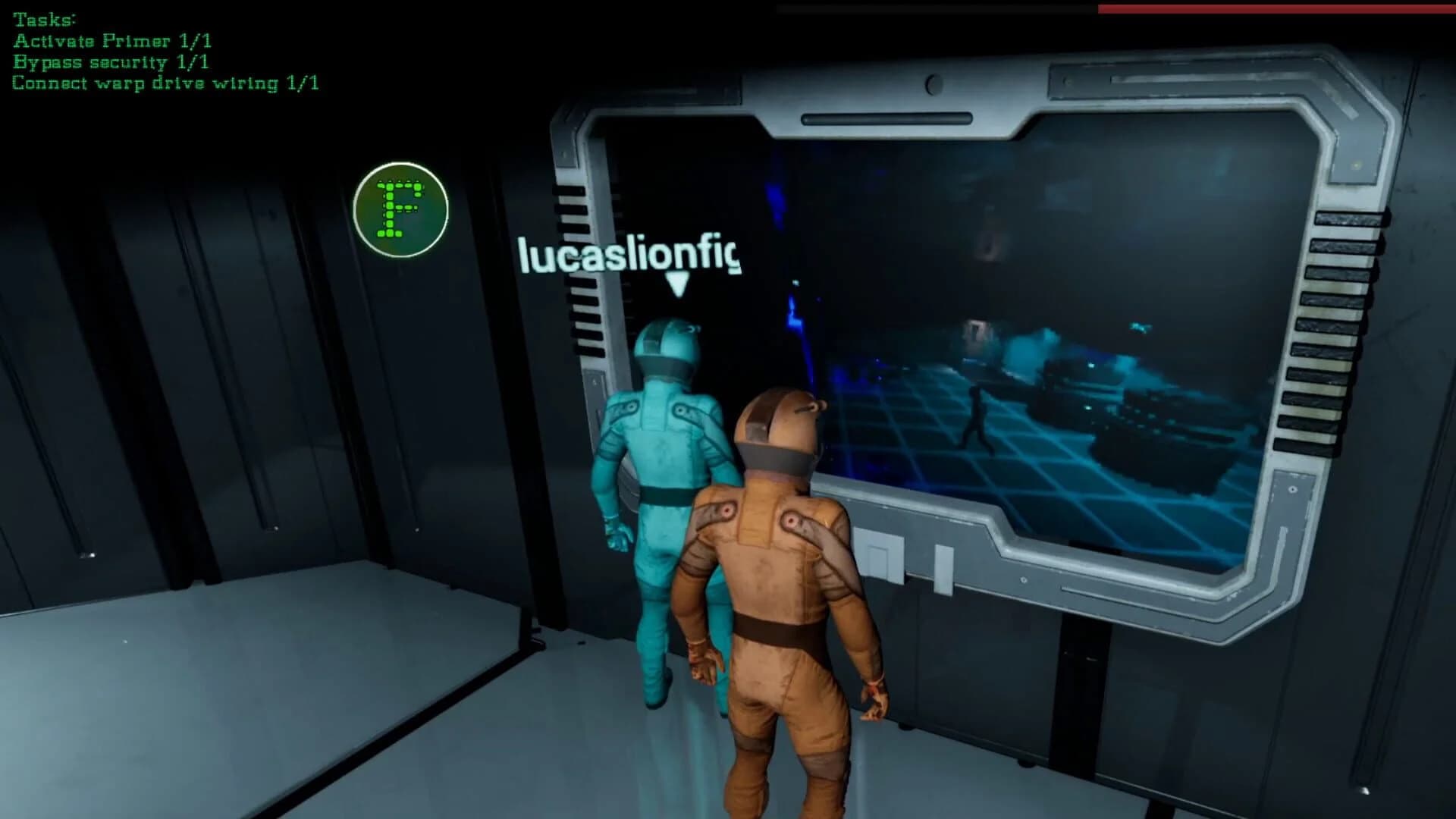This screenshot has width=1456, height=819.
Task: Toggle the Connect warp drive wiring task
Action: [x=167, y=83]
